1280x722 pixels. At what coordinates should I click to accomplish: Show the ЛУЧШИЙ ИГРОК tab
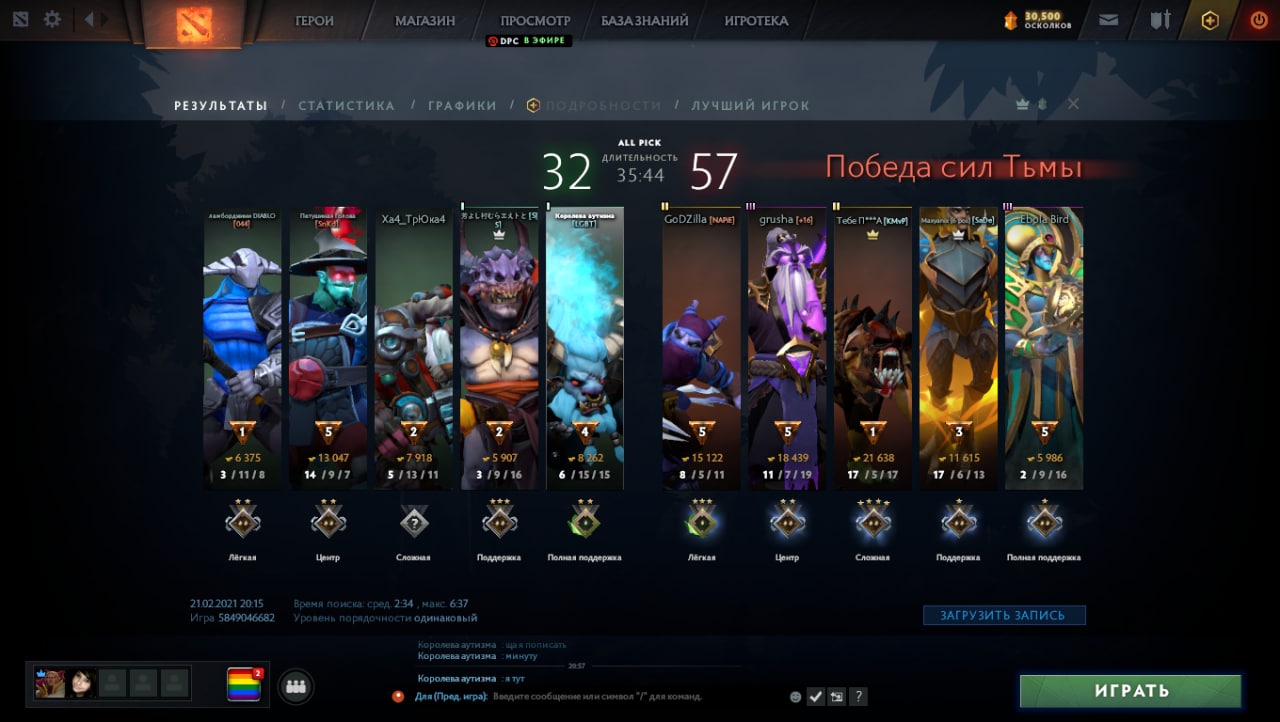point(750,105)
